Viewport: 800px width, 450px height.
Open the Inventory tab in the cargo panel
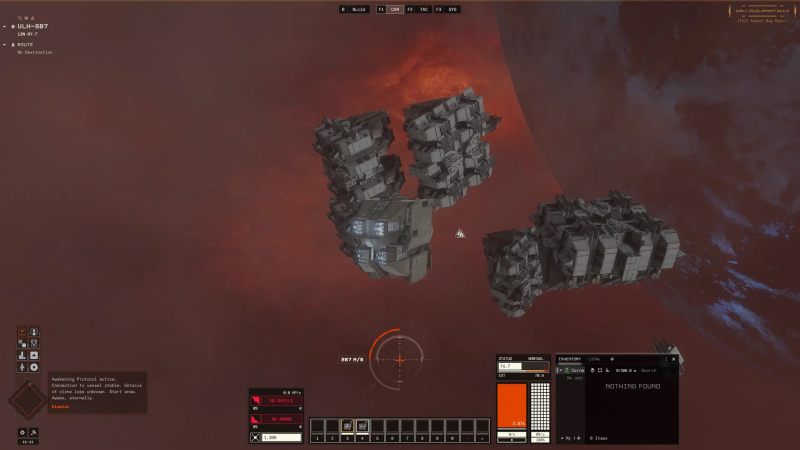coord(570,358)
